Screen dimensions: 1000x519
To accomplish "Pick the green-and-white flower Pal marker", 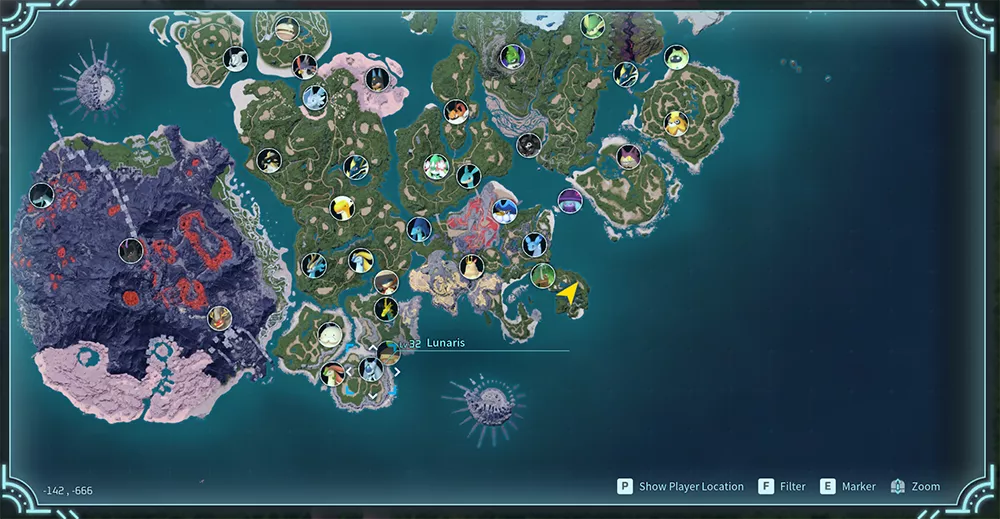I will point(434,167).
